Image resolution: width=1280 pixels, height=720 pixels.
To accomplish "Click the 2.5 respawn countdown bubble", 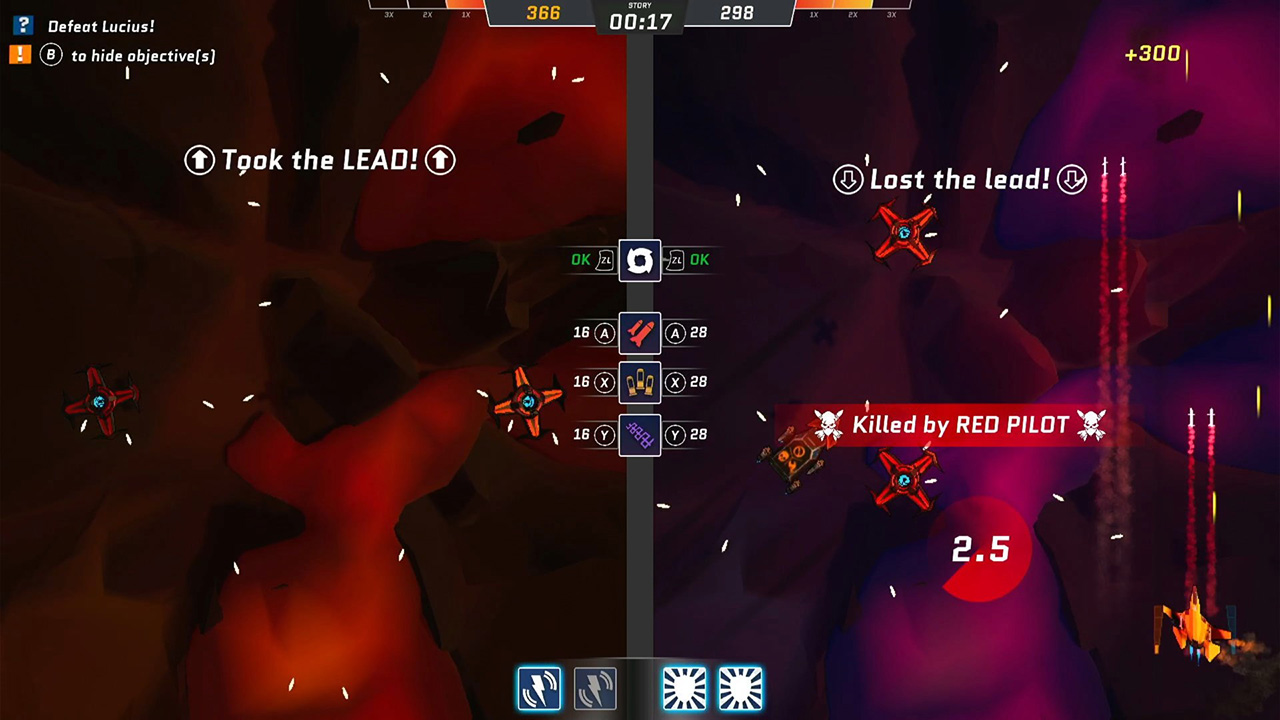I will pos(981,549).
